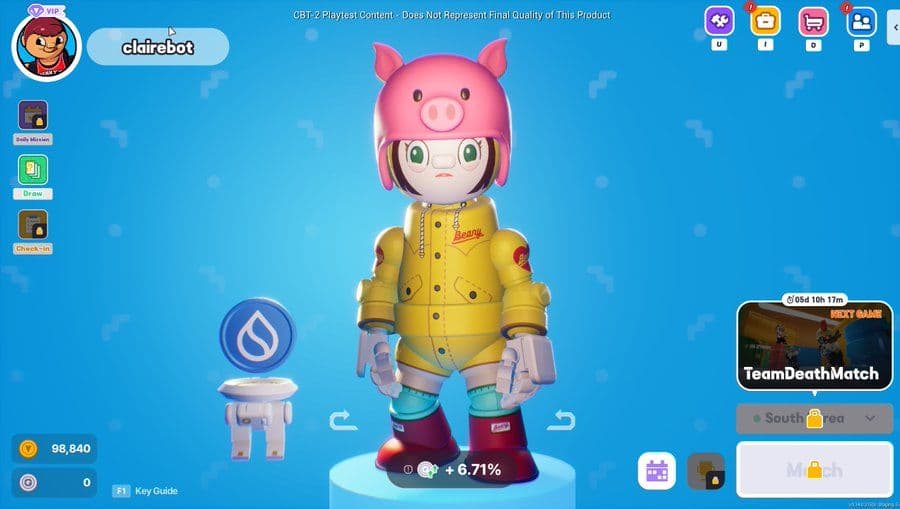The width and height of the screenshot is (900, 509).
Task: Open the locked Daily Mission icon
Action: [33, 116]
